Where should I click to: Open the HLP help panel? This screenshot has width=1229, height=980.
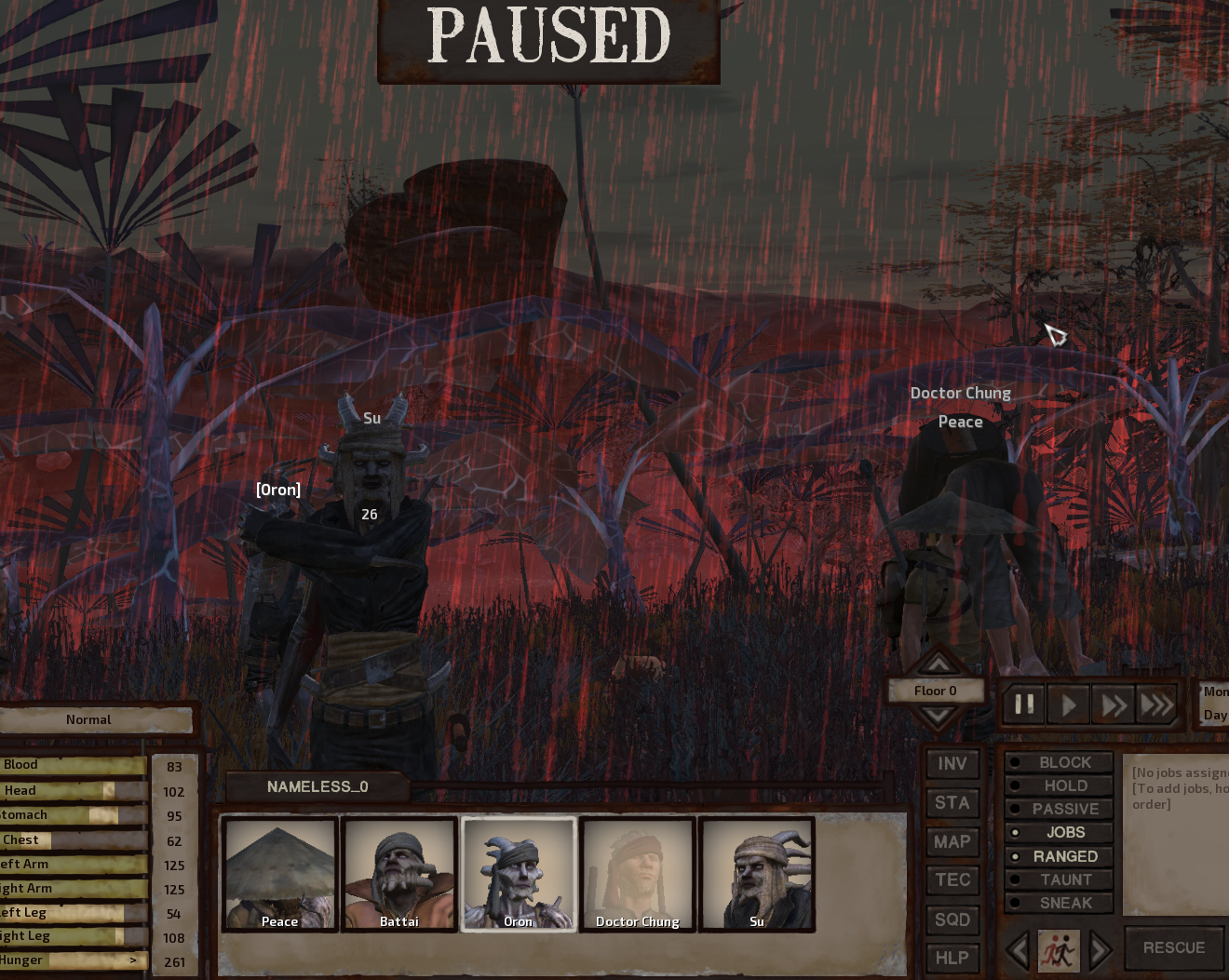click(952, 958)
